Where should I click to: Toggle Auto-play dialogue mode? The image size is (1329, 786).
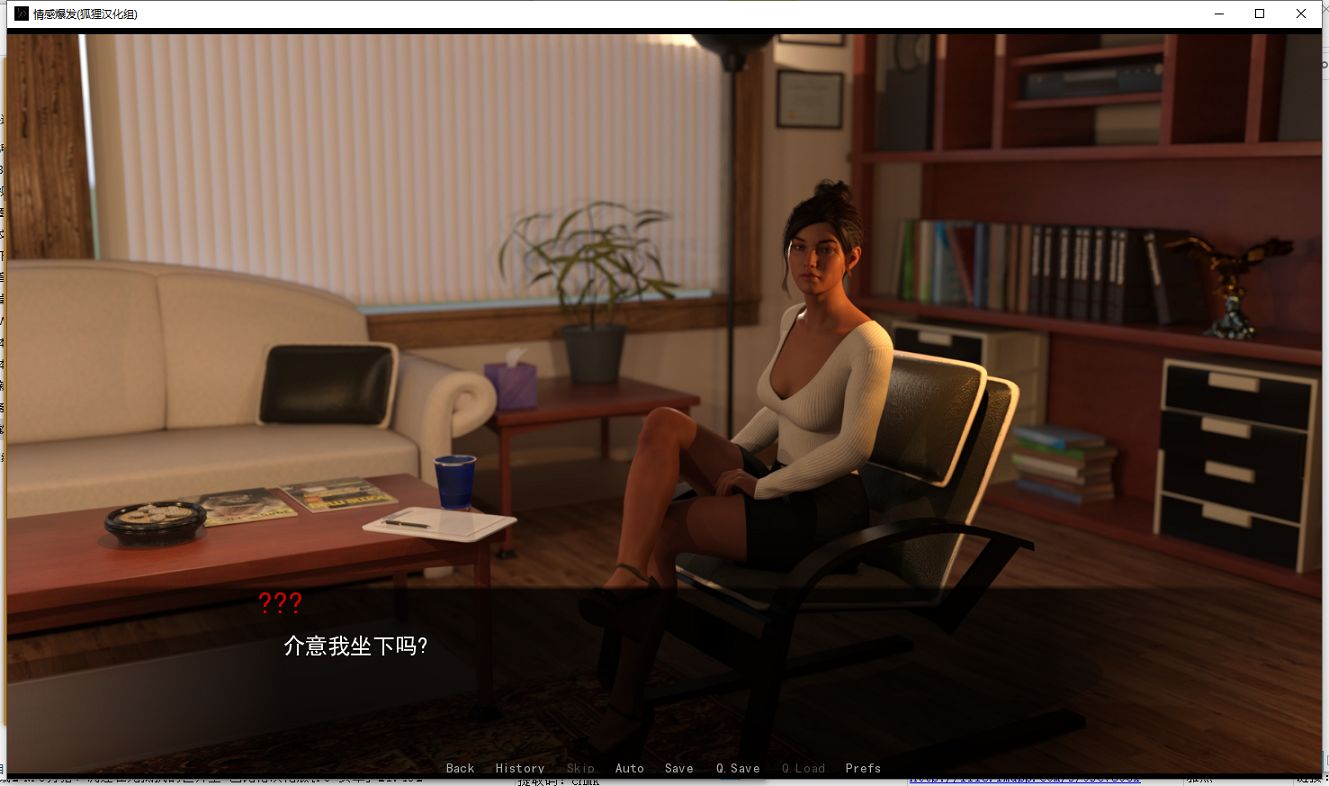click(x=630, y=768)
